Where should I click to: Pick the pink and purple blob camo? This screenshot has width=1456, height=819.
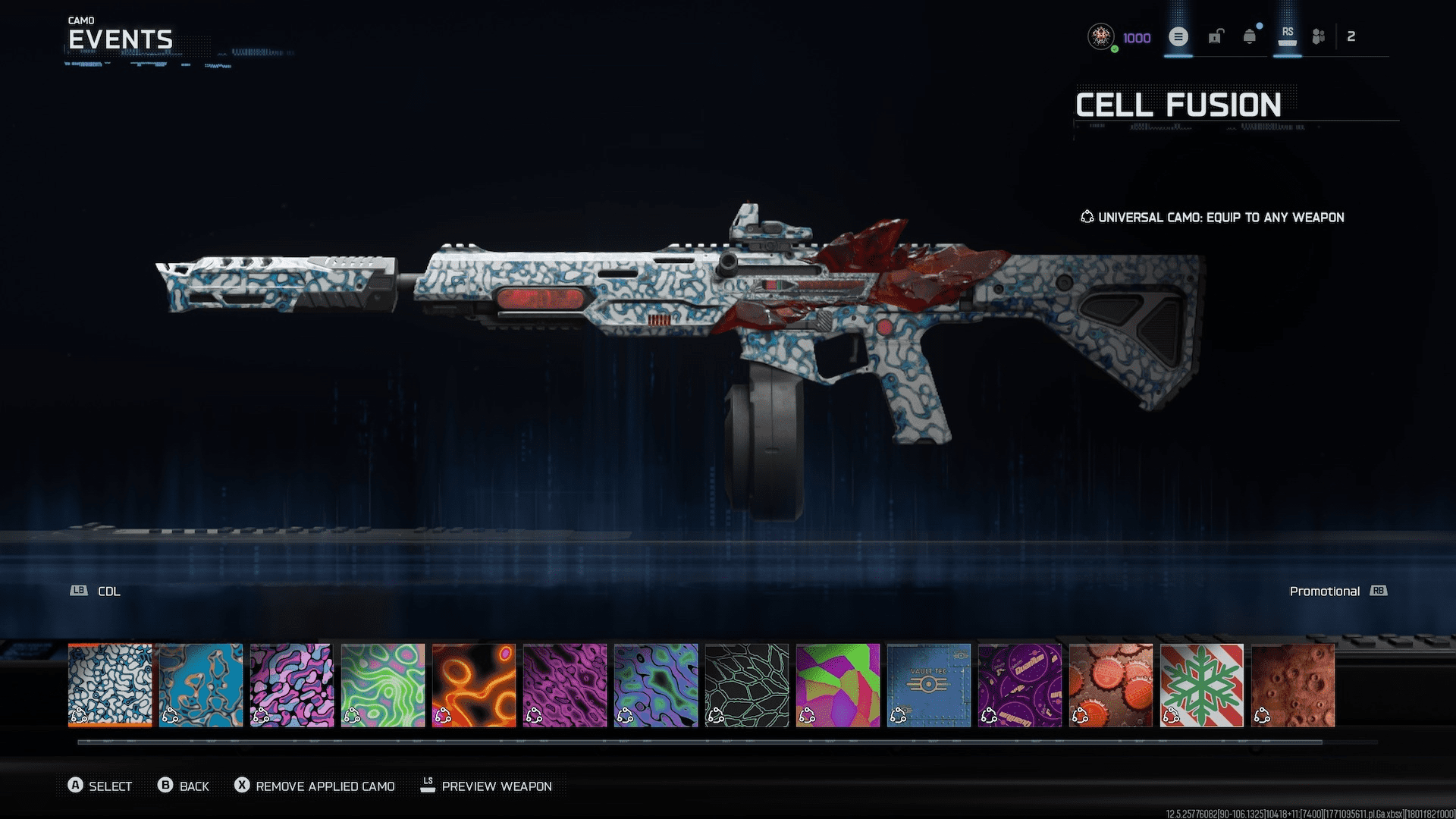pos(292,685)
